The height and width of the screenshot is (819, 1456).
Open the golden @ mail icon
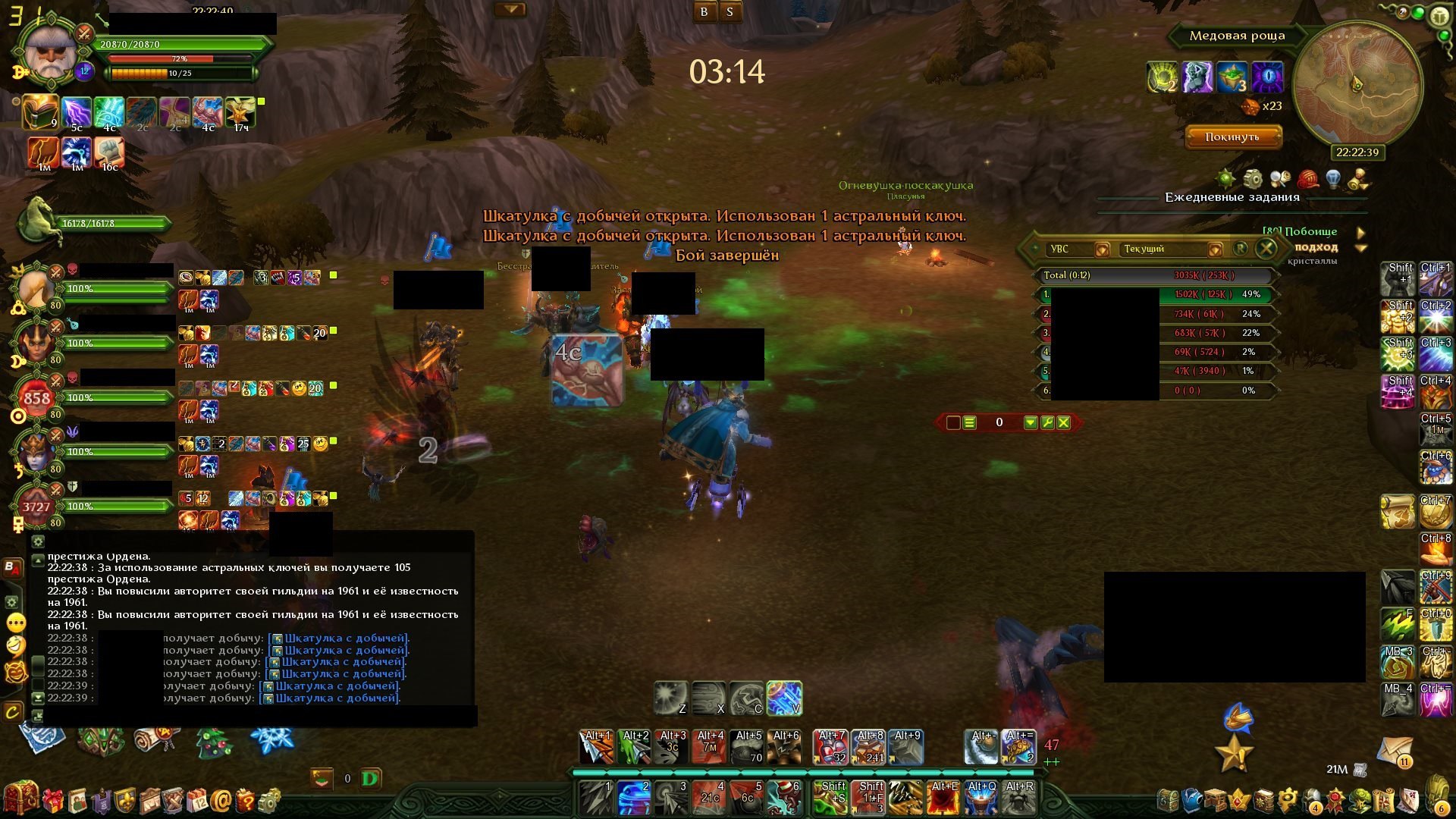coord(221,800)
